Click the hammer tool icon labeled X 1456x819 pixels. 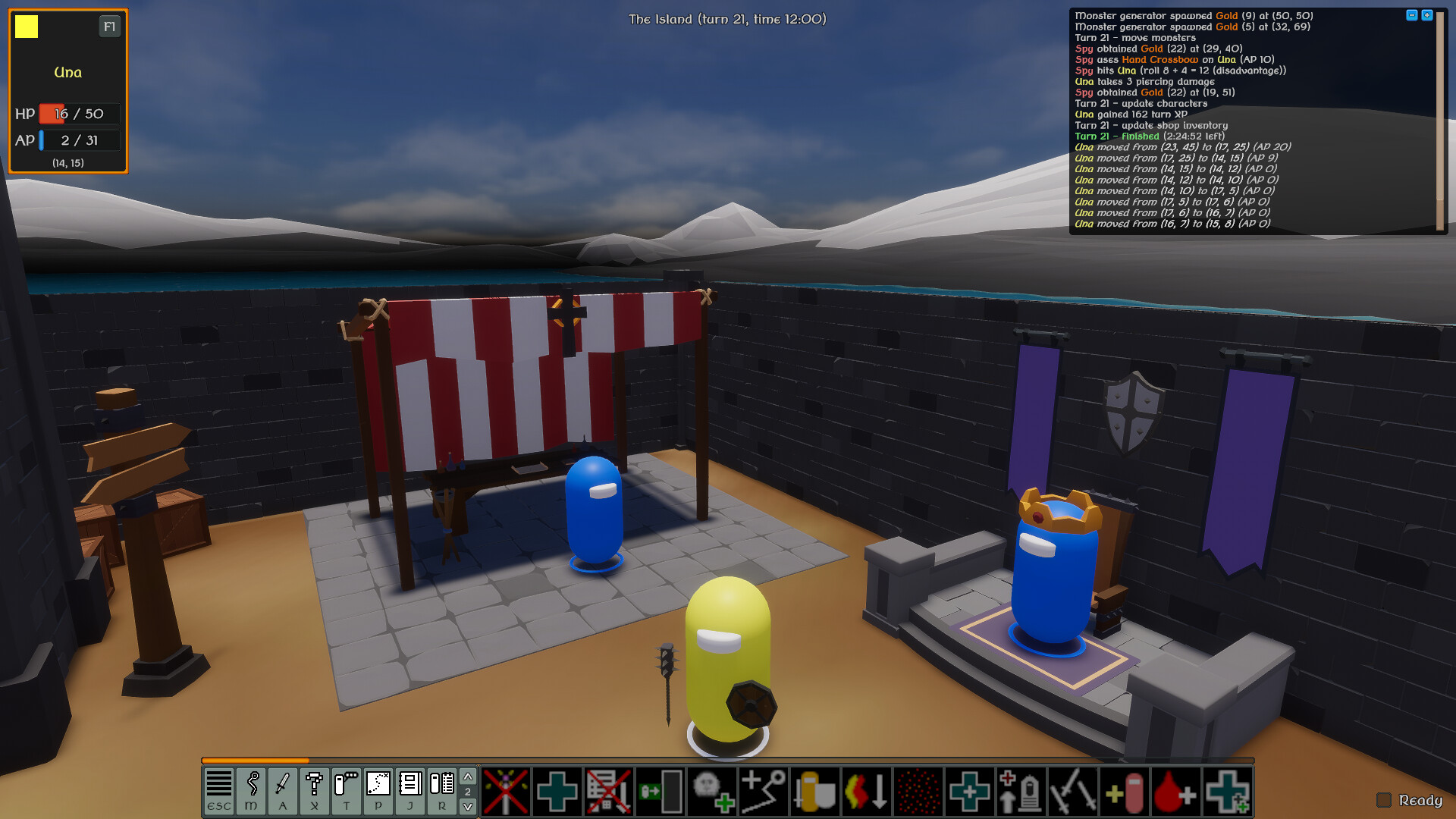coord(313,792)
